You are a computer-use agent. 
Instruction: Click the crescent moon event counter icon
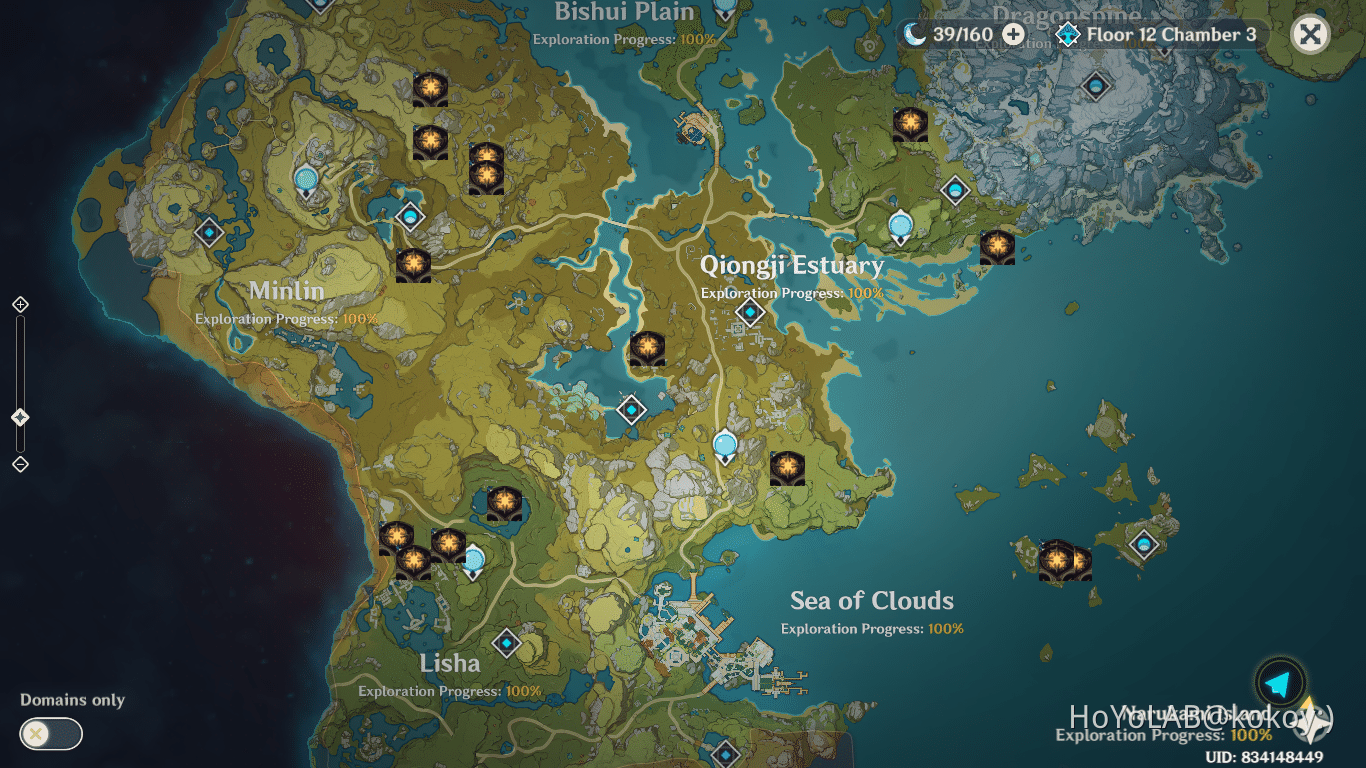coord(917,33)
